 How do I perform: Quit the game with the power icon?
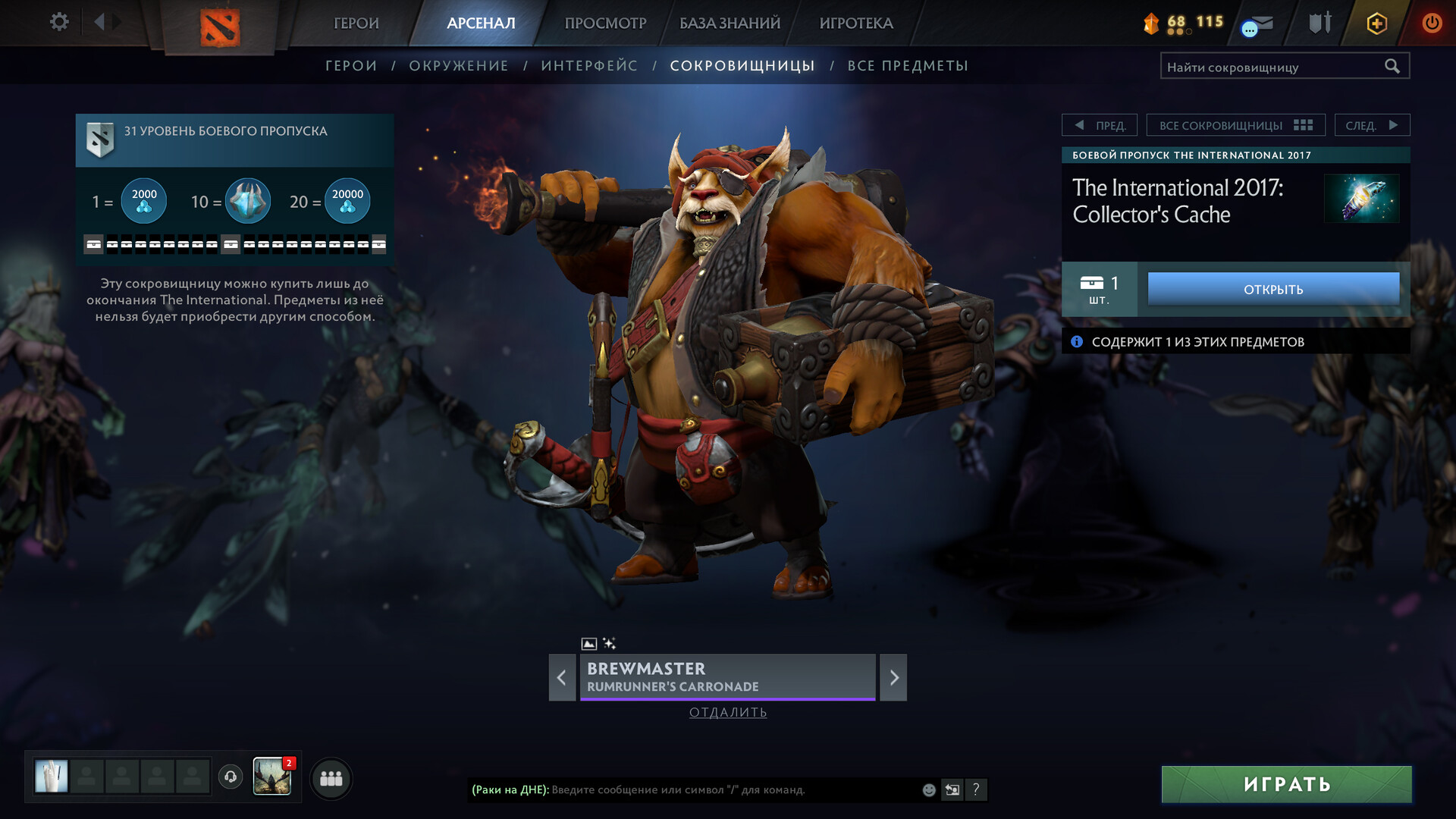point(1431,23)
